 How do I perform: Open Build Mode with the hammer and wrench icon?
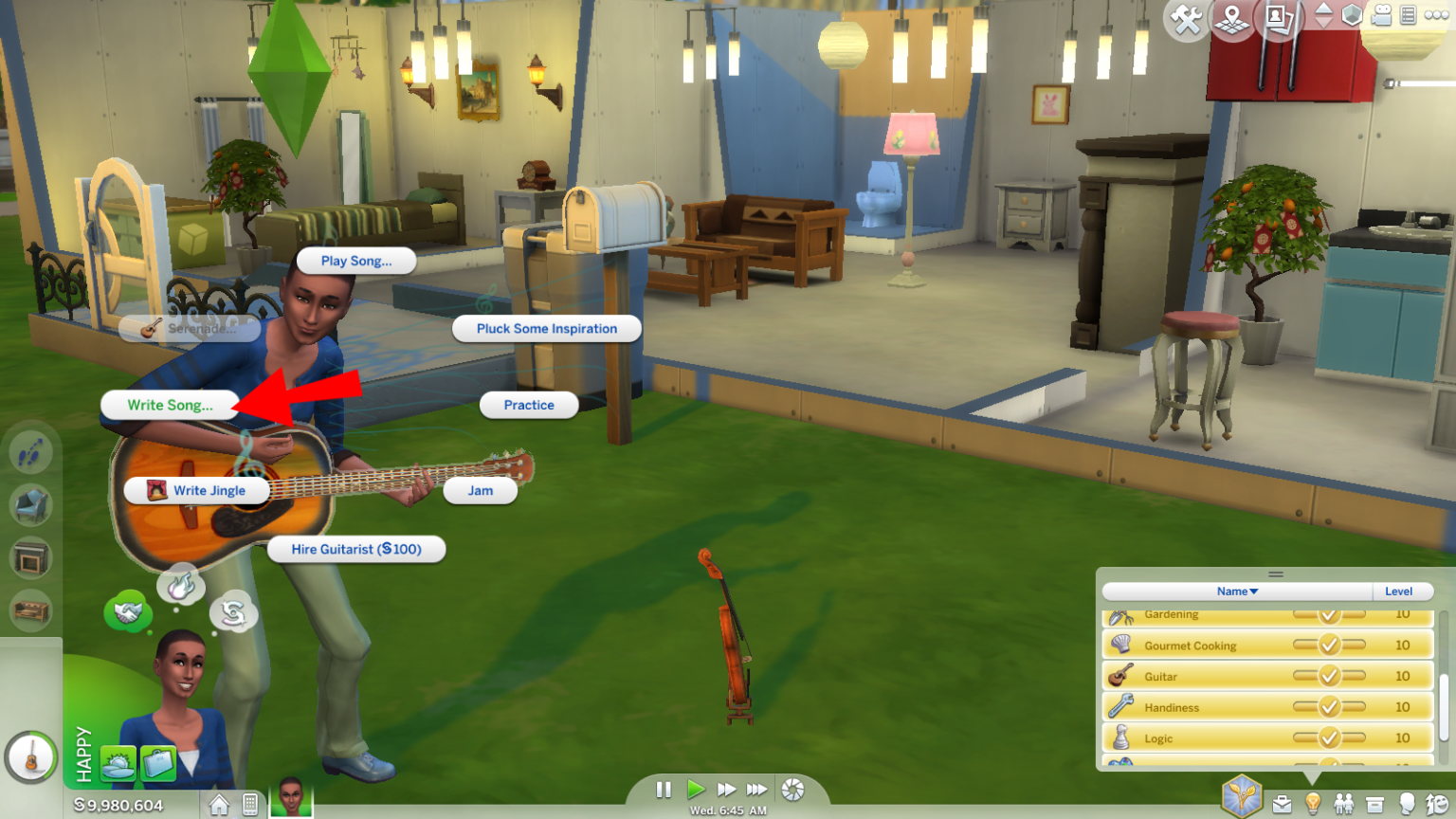tap(1185, 19)
